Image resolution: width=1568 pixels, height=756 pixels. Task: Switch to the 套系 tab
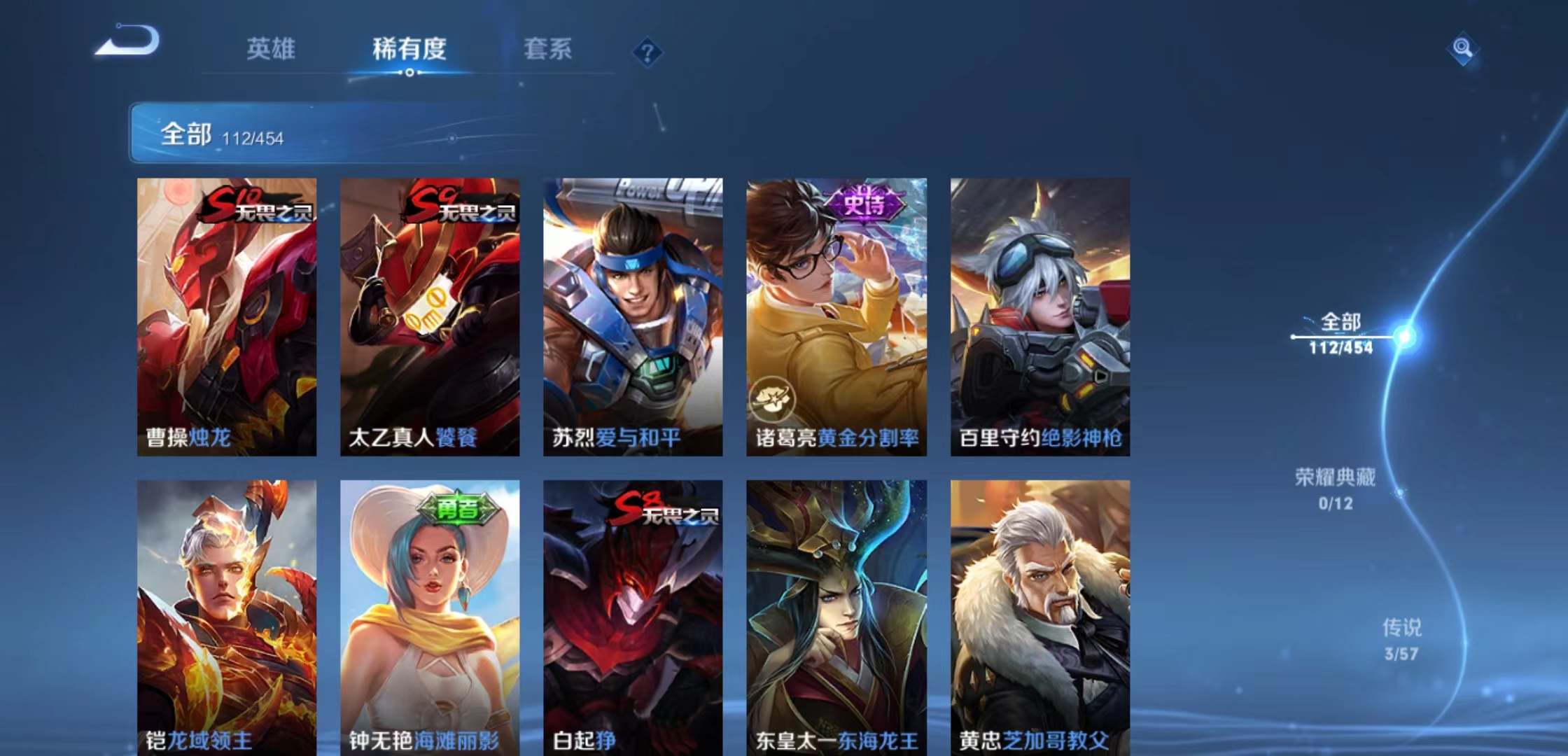pos(547,49)
